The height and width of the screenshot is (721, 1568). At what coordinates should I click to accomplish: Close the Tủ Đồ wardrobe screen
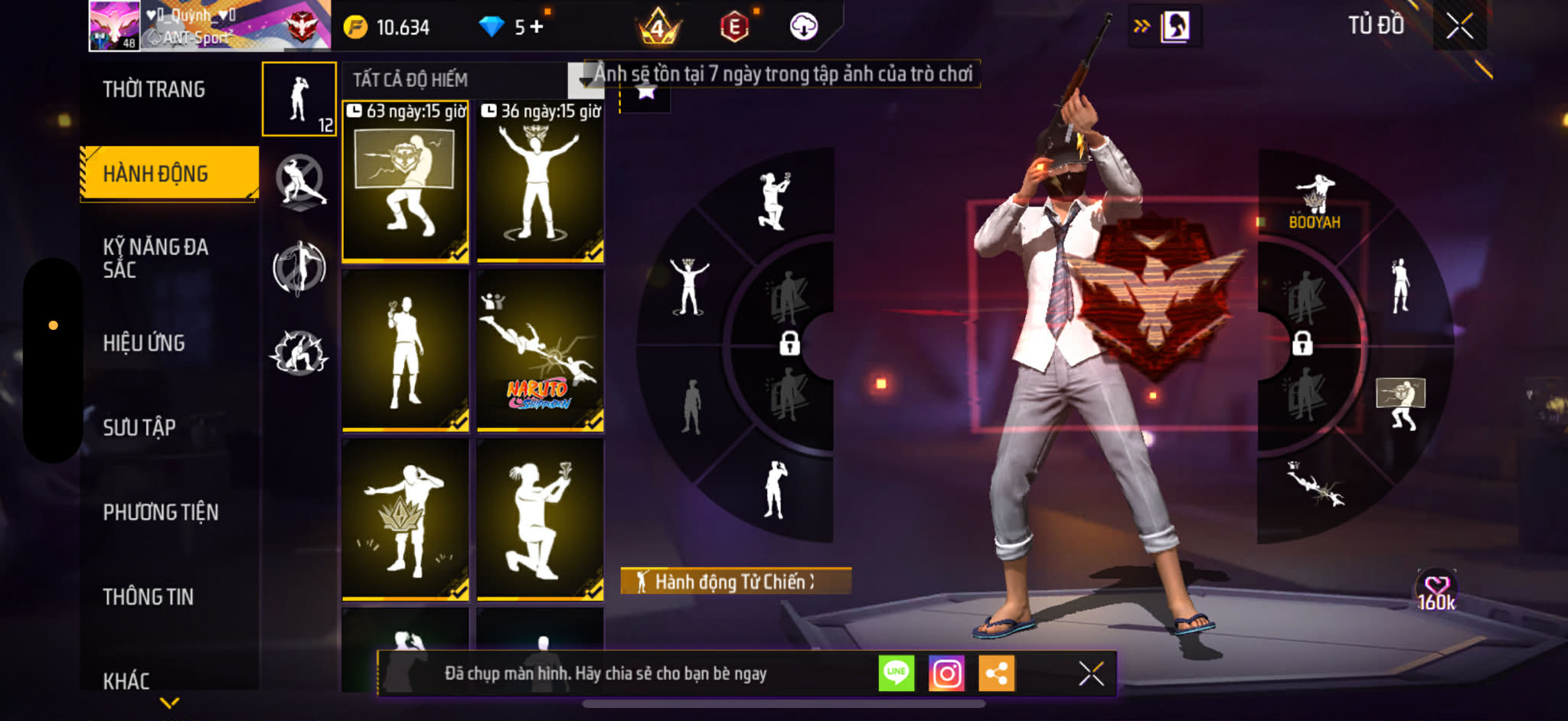[1459, 27]
